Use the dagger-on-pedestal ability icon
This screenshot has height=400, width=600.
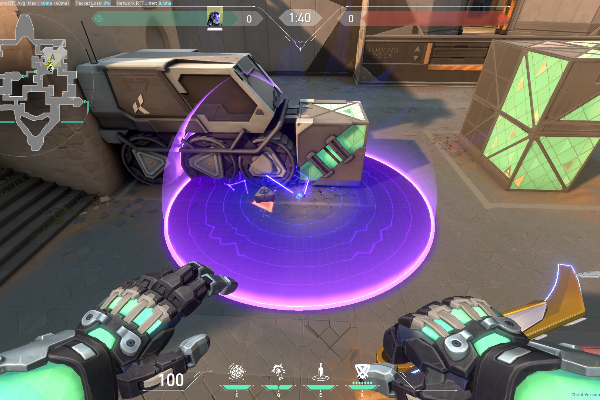click(320, 371)
